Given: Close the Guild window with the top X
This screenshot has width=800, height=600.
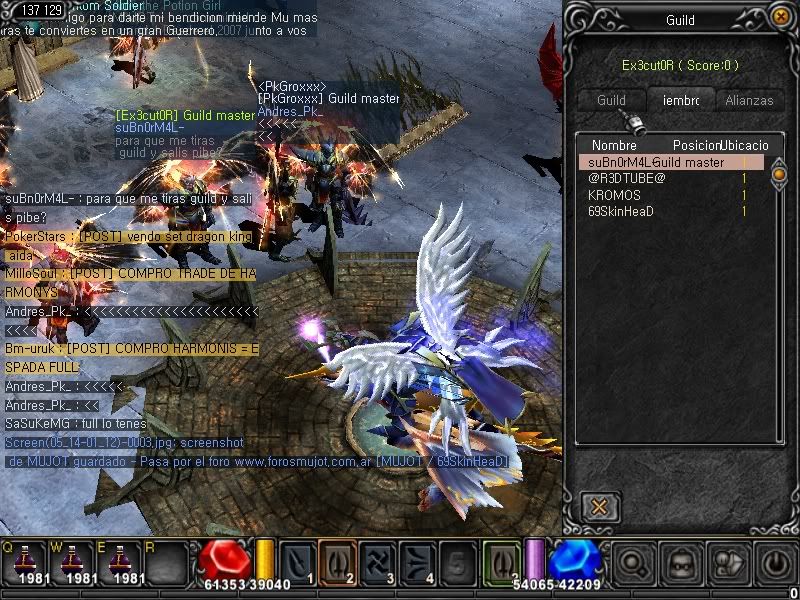Looking at the screenshot, I should [779, 17].
